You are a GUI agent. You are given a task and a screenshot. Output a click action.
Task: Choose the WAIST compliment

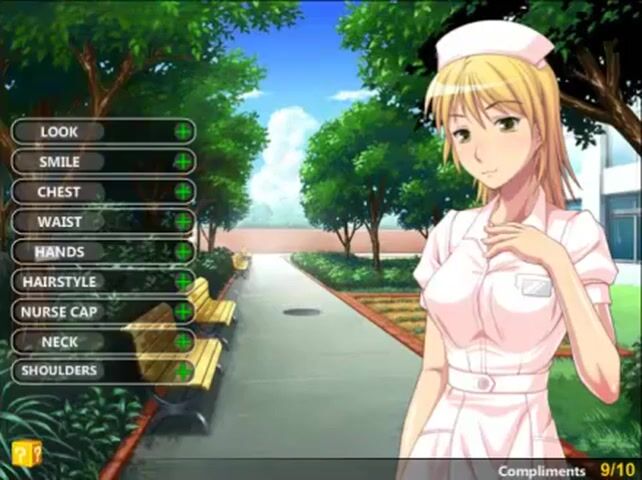tap(102, 221)
